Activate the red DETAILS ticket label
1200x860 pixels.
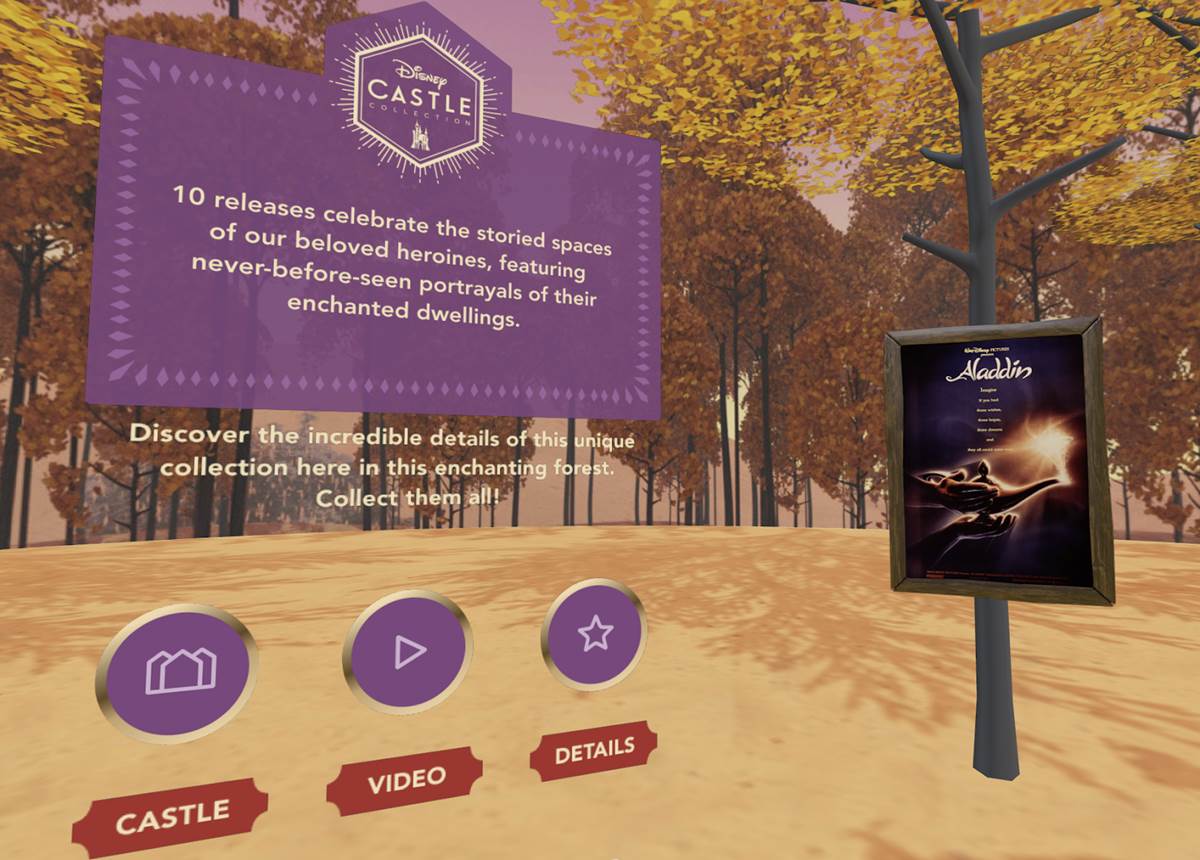(x=593, y=751)
